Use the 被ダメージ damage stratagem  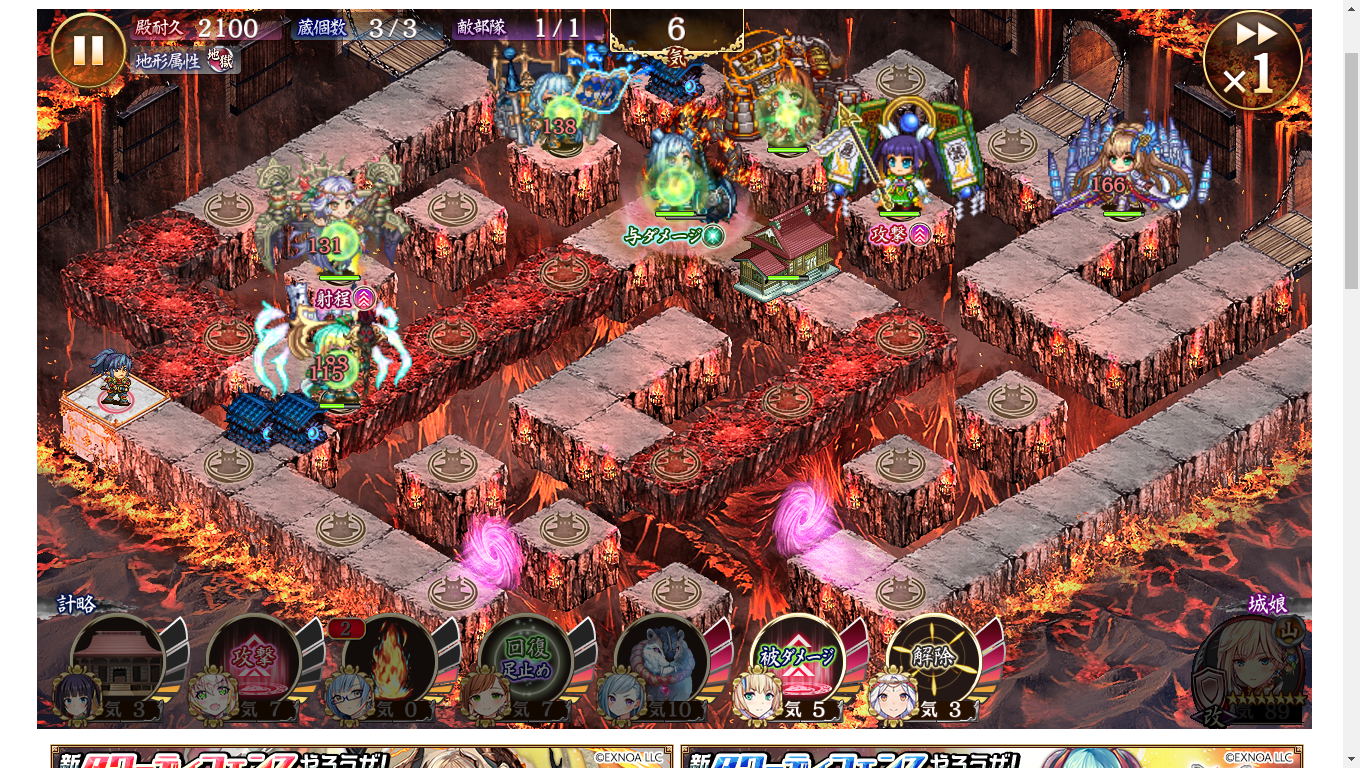point(798,660)
